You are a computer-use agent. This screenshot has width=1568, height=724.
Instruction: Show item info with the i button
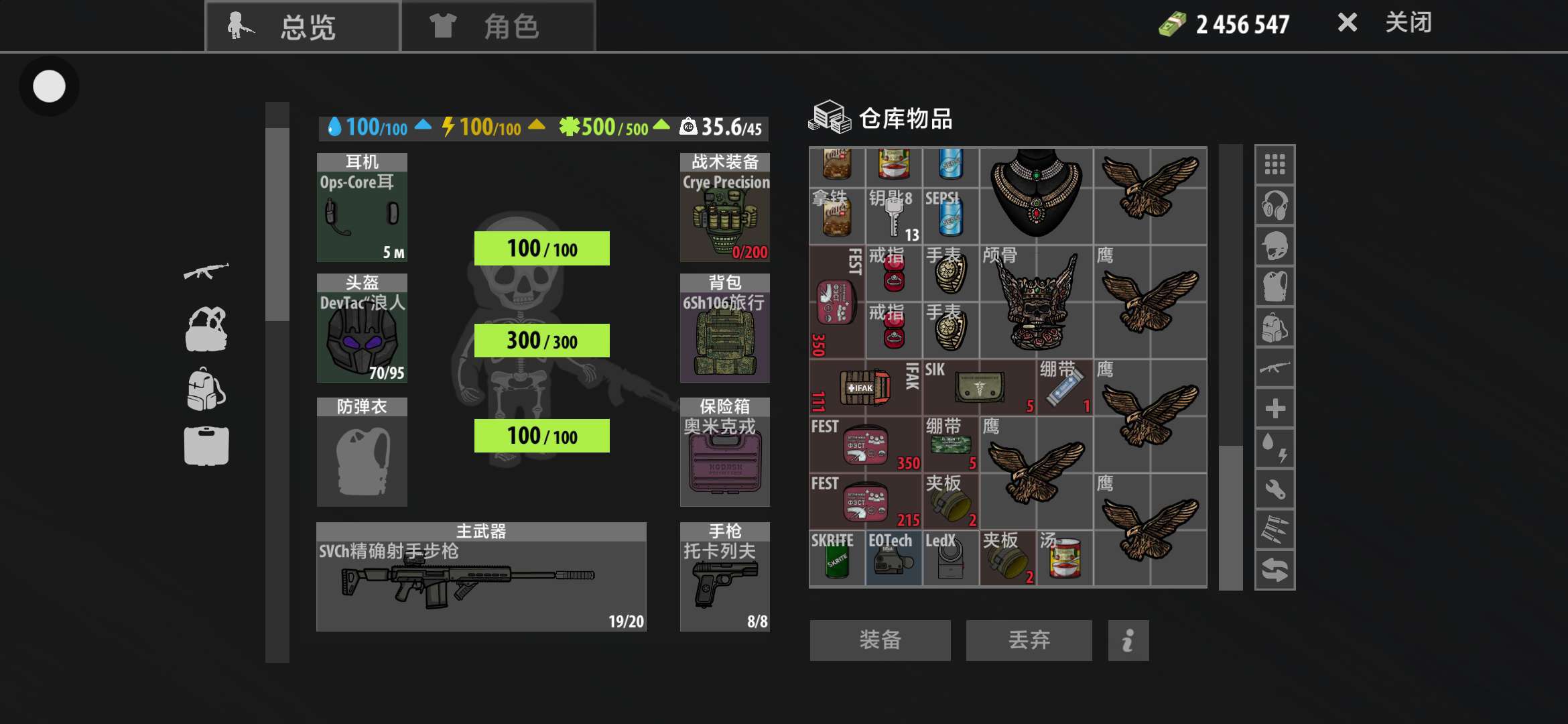coord(1128,640)
